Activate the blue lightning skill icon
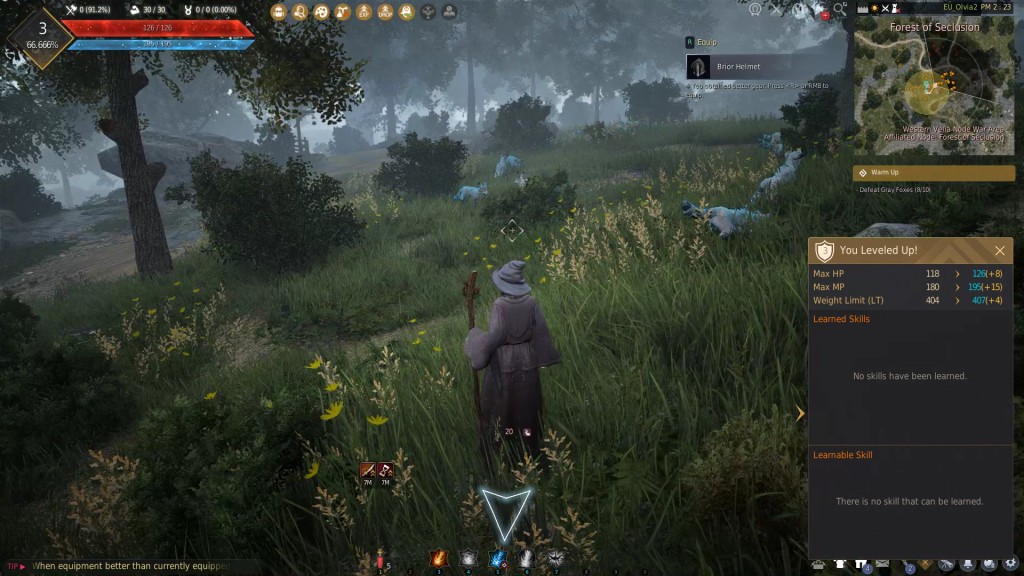 [497, 559]
